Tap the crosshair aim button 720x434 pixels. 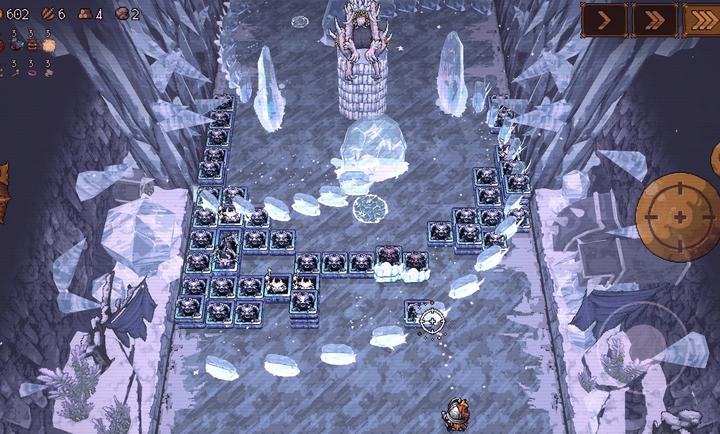678,214
